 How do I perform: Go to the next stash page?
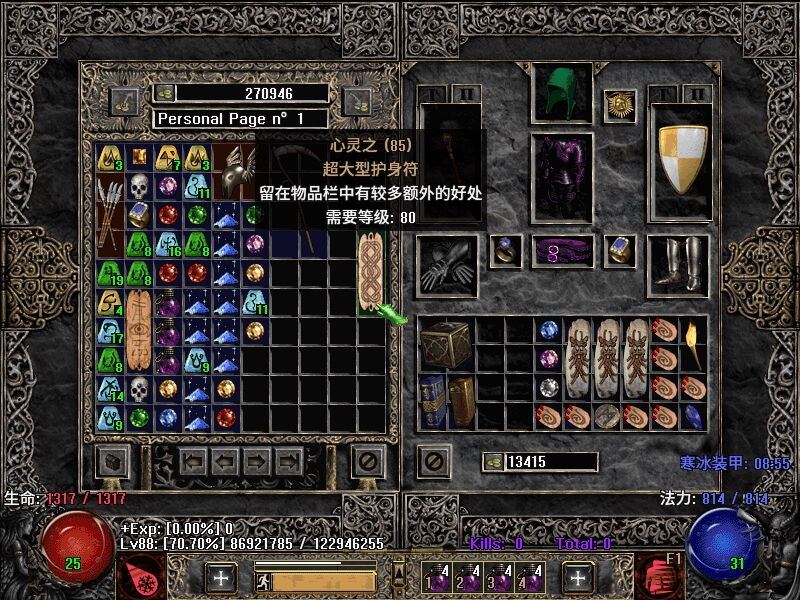click(257, 461)
